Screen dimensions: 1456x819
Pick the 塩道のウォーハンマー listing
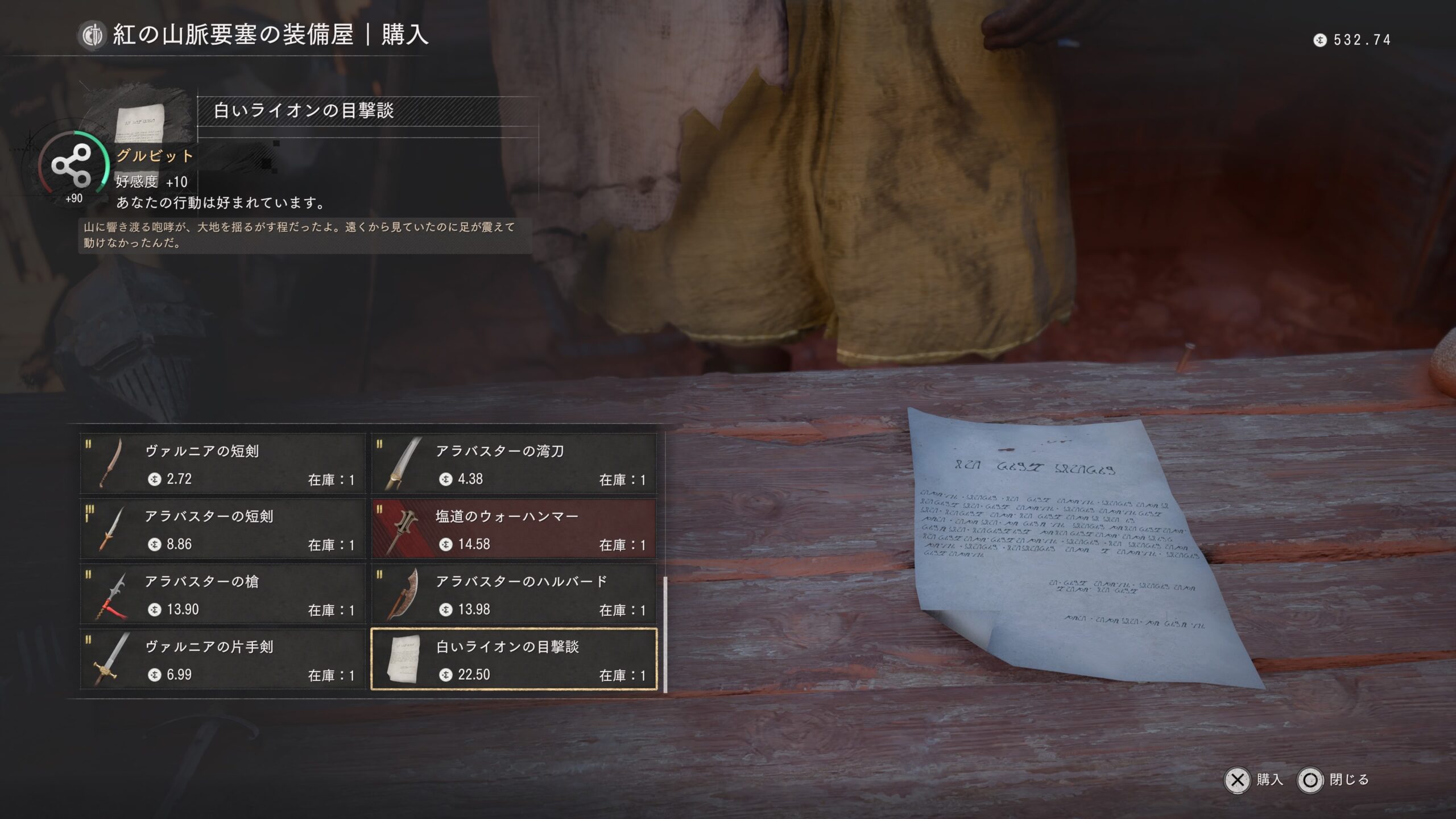pos(514,529)
